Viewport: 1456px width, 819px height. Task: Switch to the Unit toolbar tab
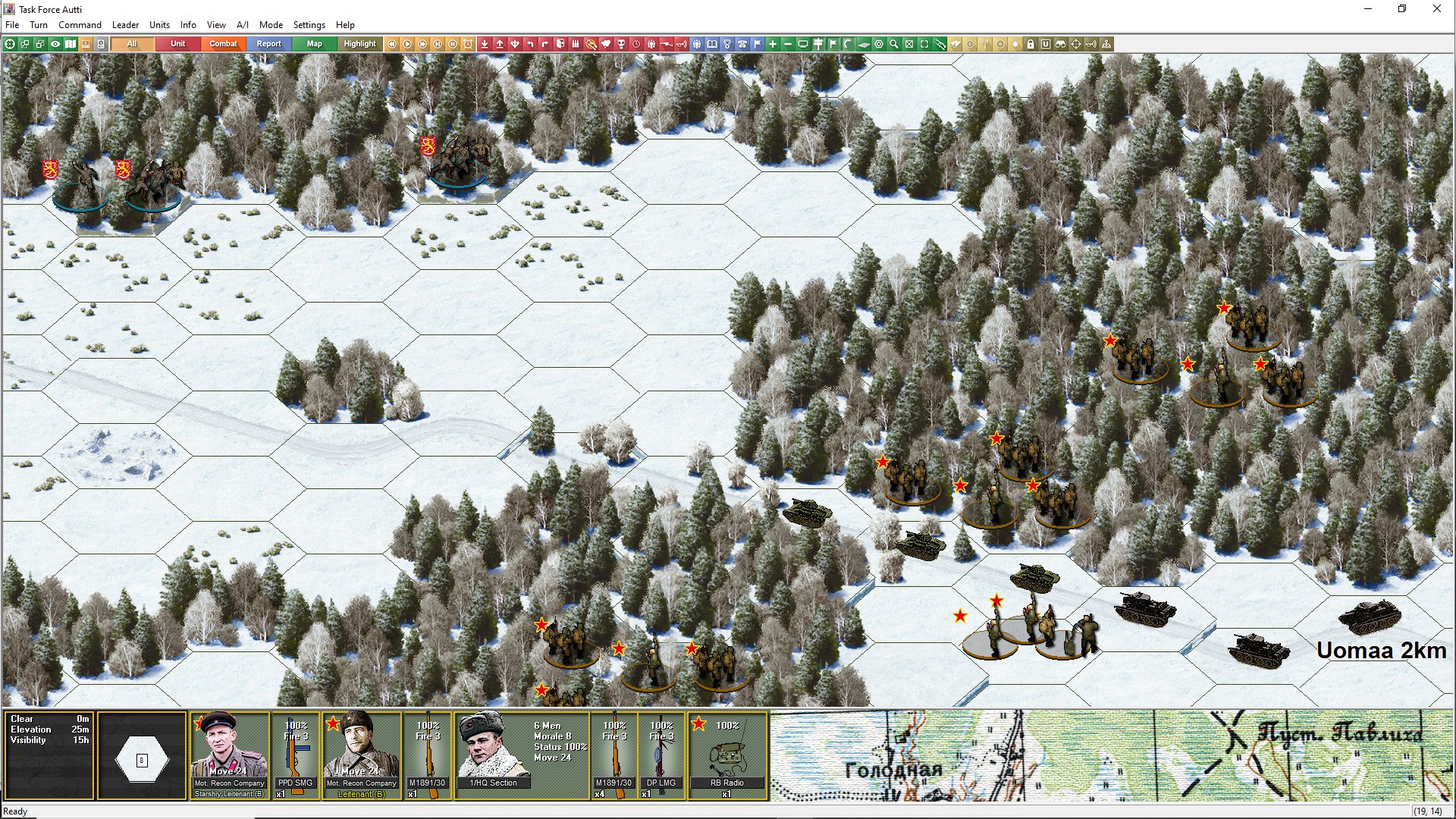[x=177, y=44]
